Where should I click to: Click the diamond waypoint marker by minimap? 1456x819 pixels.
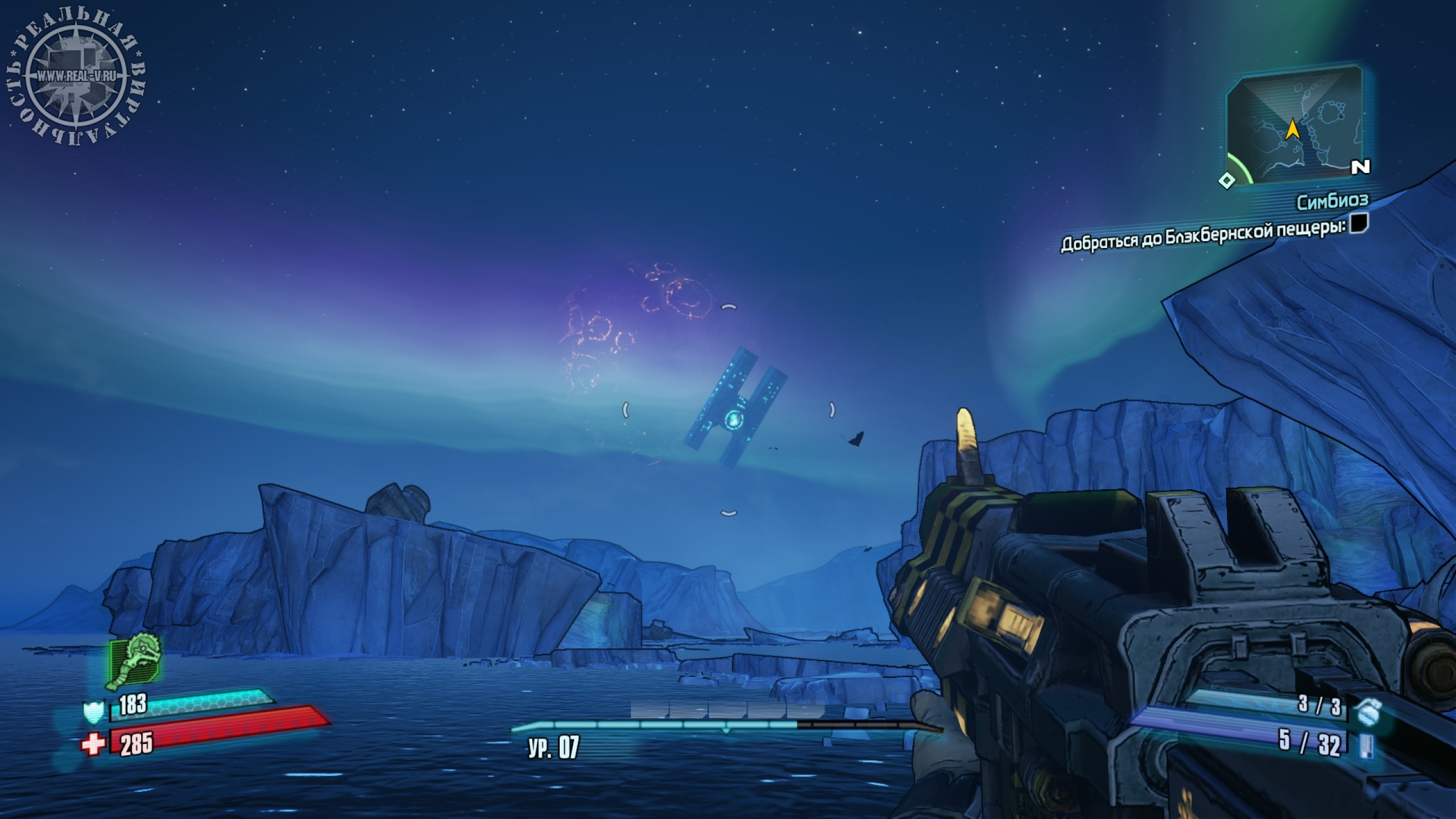[1227, 181]
